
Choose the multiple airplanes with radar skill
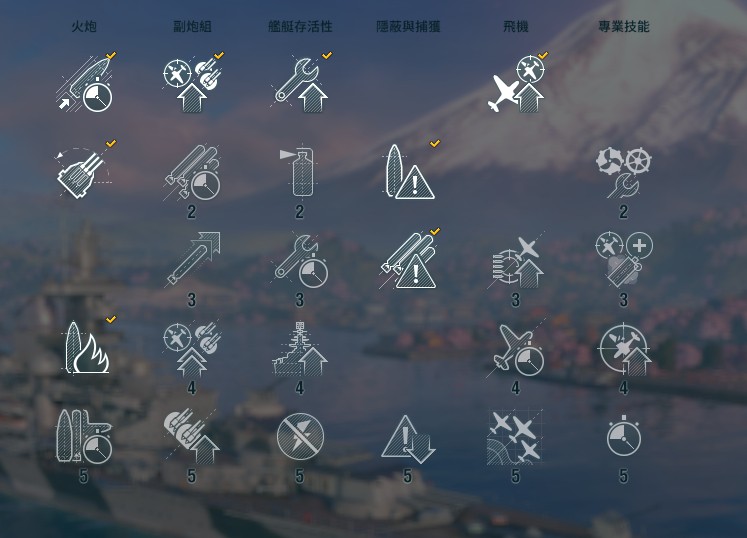(516, 437)
